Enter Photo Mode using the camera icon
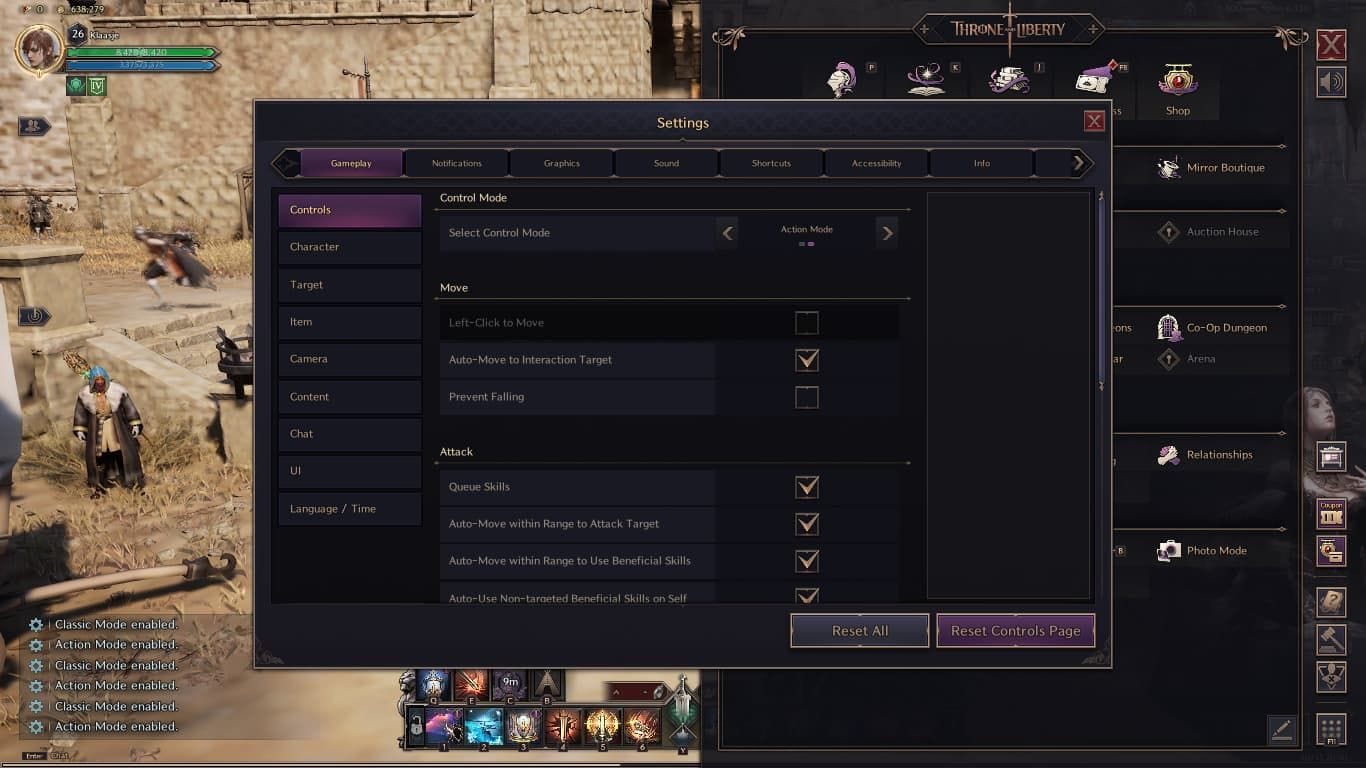 click(x=1167, y=550)
